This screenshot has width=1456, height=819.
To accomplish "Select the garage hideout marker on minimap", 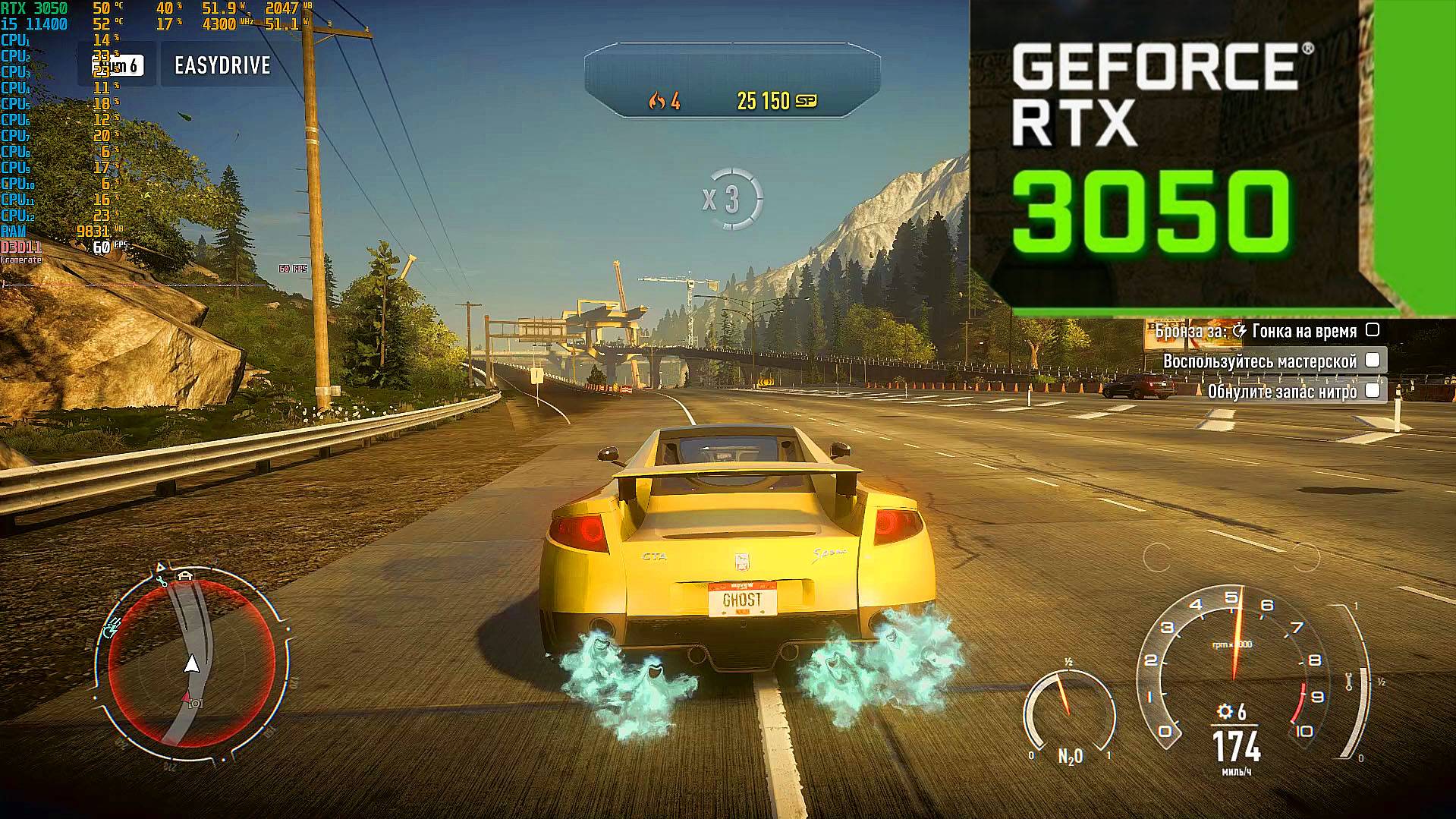I will 184,576.
